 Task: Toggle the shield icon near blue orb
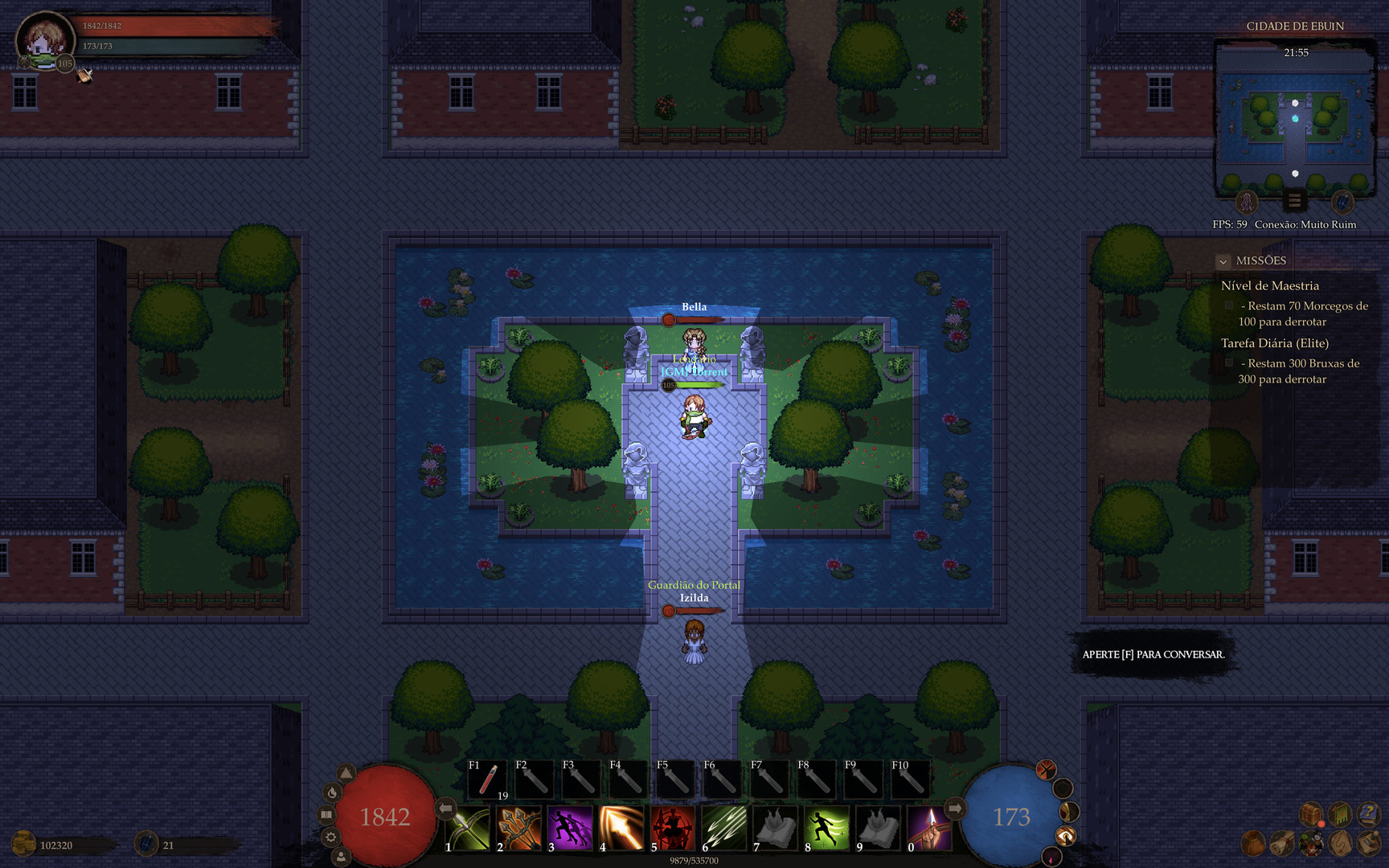(x=1063, y=788)
